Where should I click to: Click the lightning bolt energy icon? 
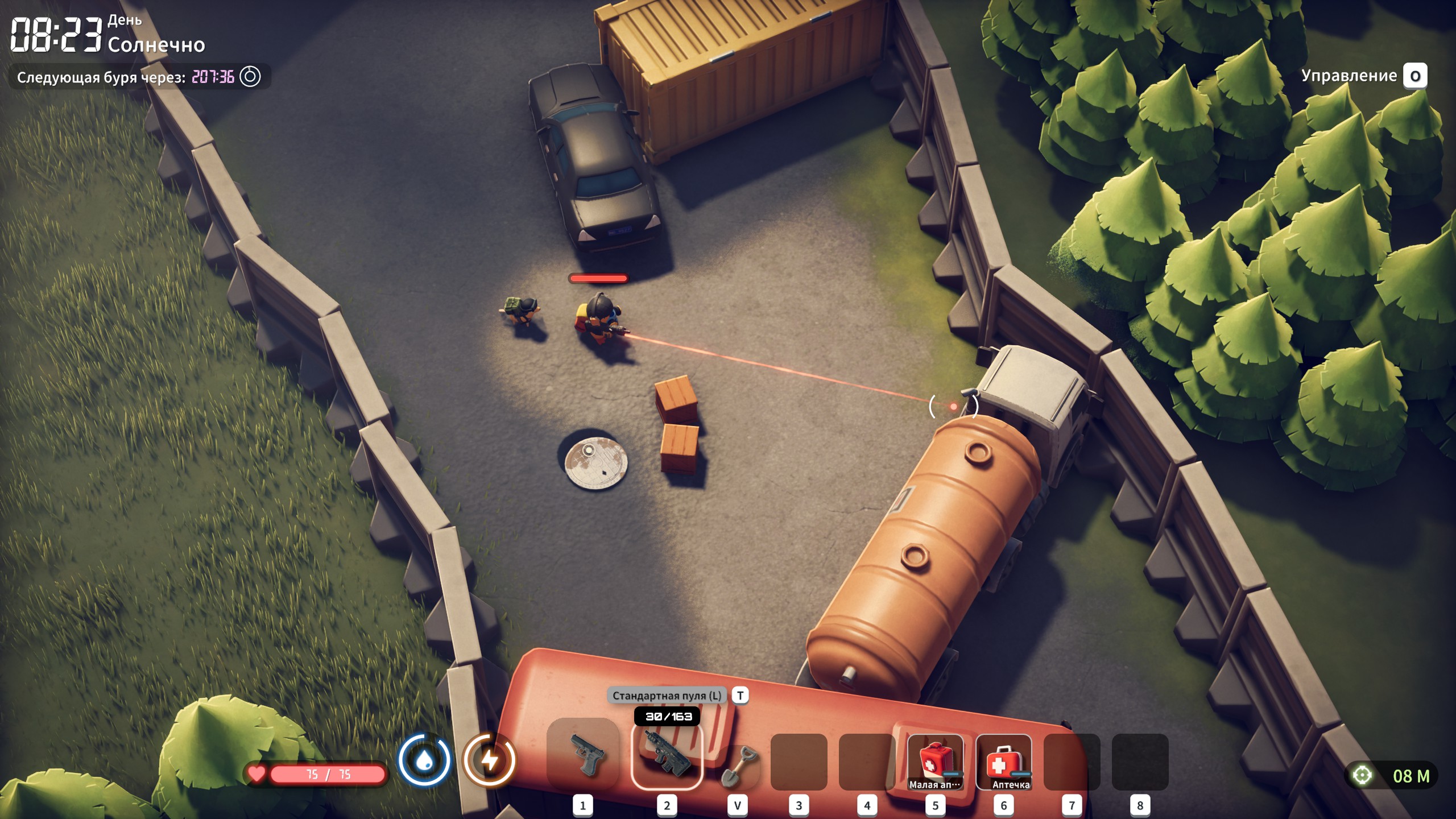point(489,760)
